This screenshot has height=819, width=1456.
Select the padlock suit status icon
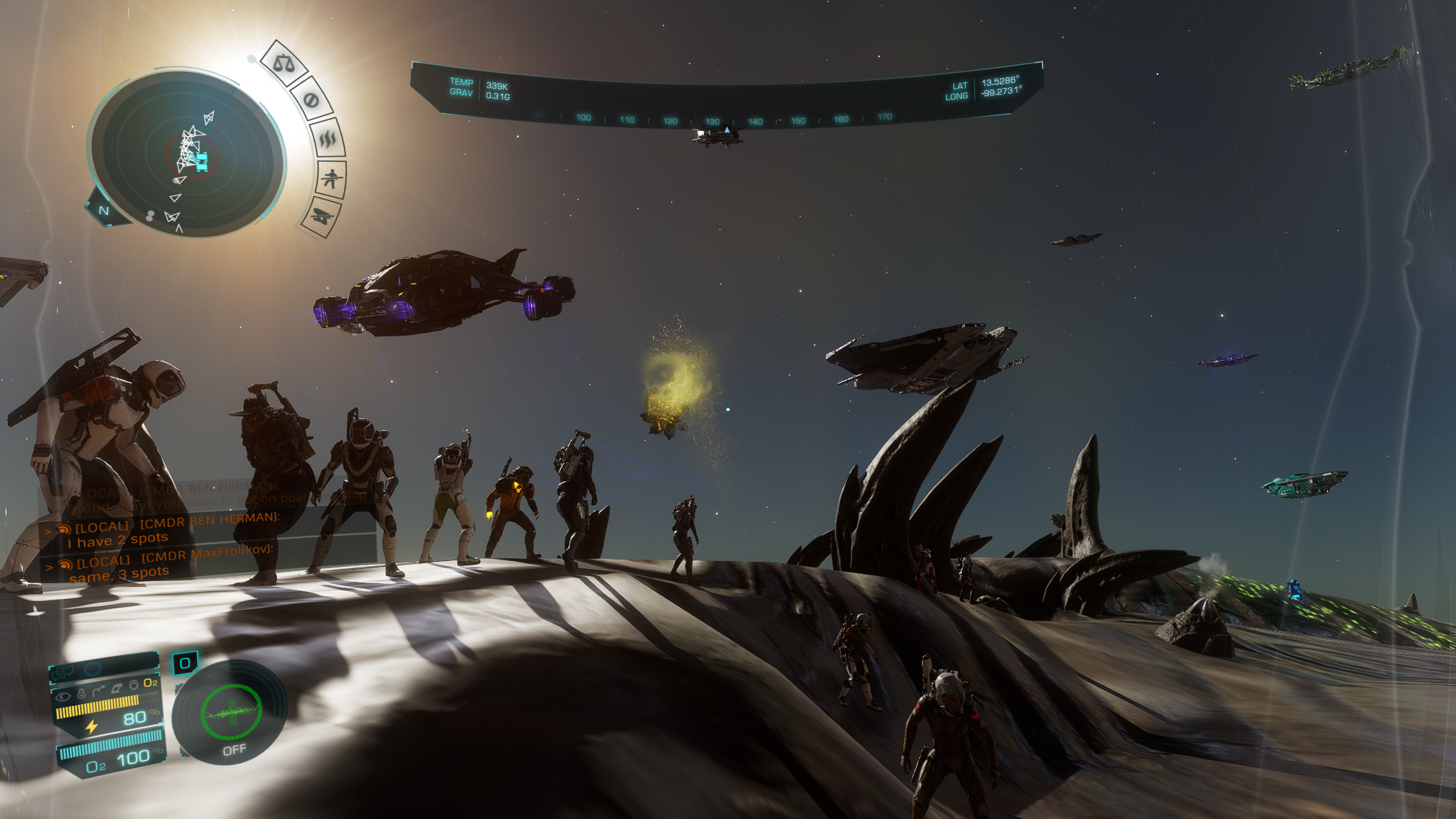click(x=81, y=693)
